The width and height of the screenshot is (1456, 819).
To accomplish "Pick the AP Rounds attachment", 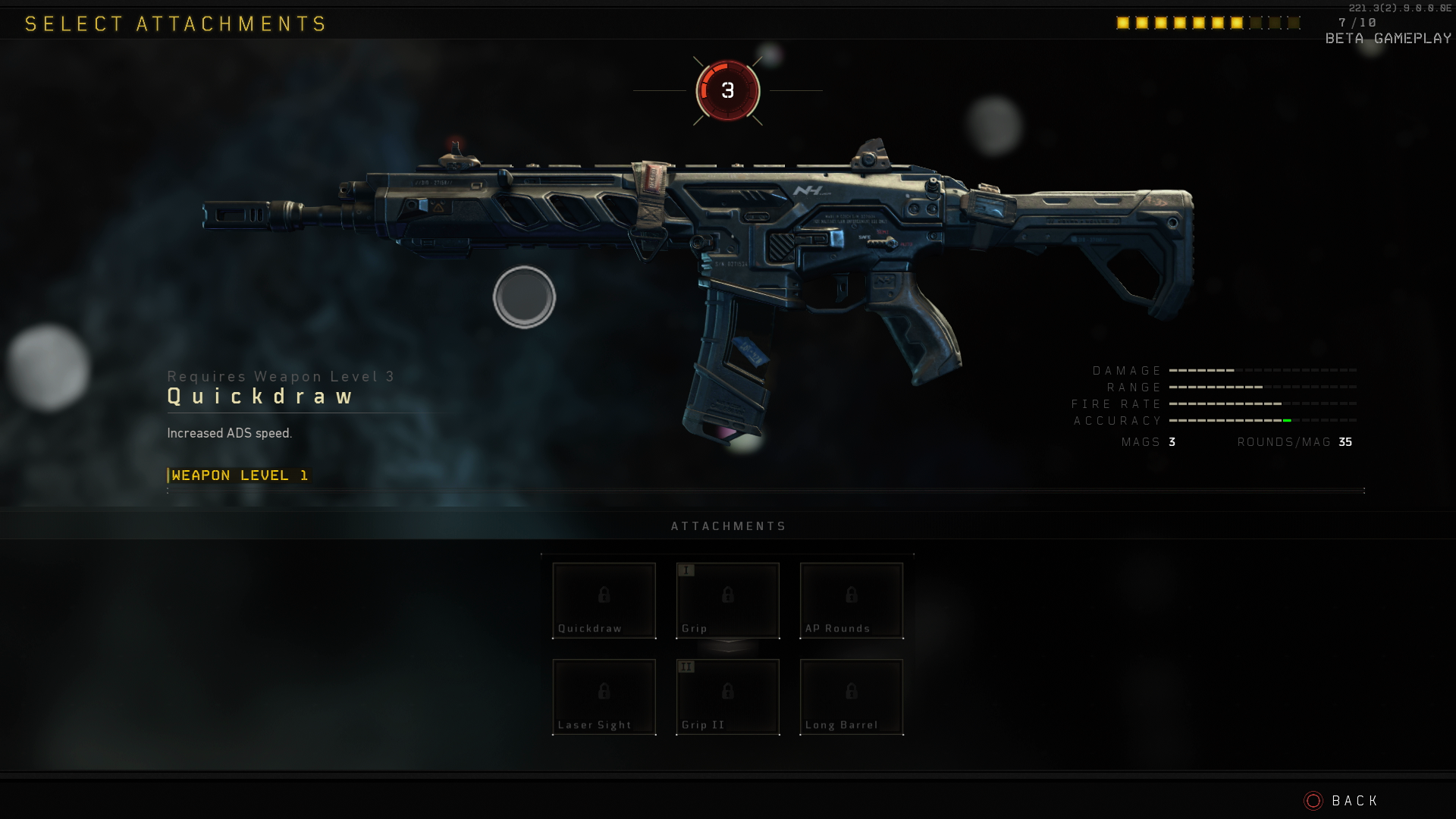I will (851, 601).
